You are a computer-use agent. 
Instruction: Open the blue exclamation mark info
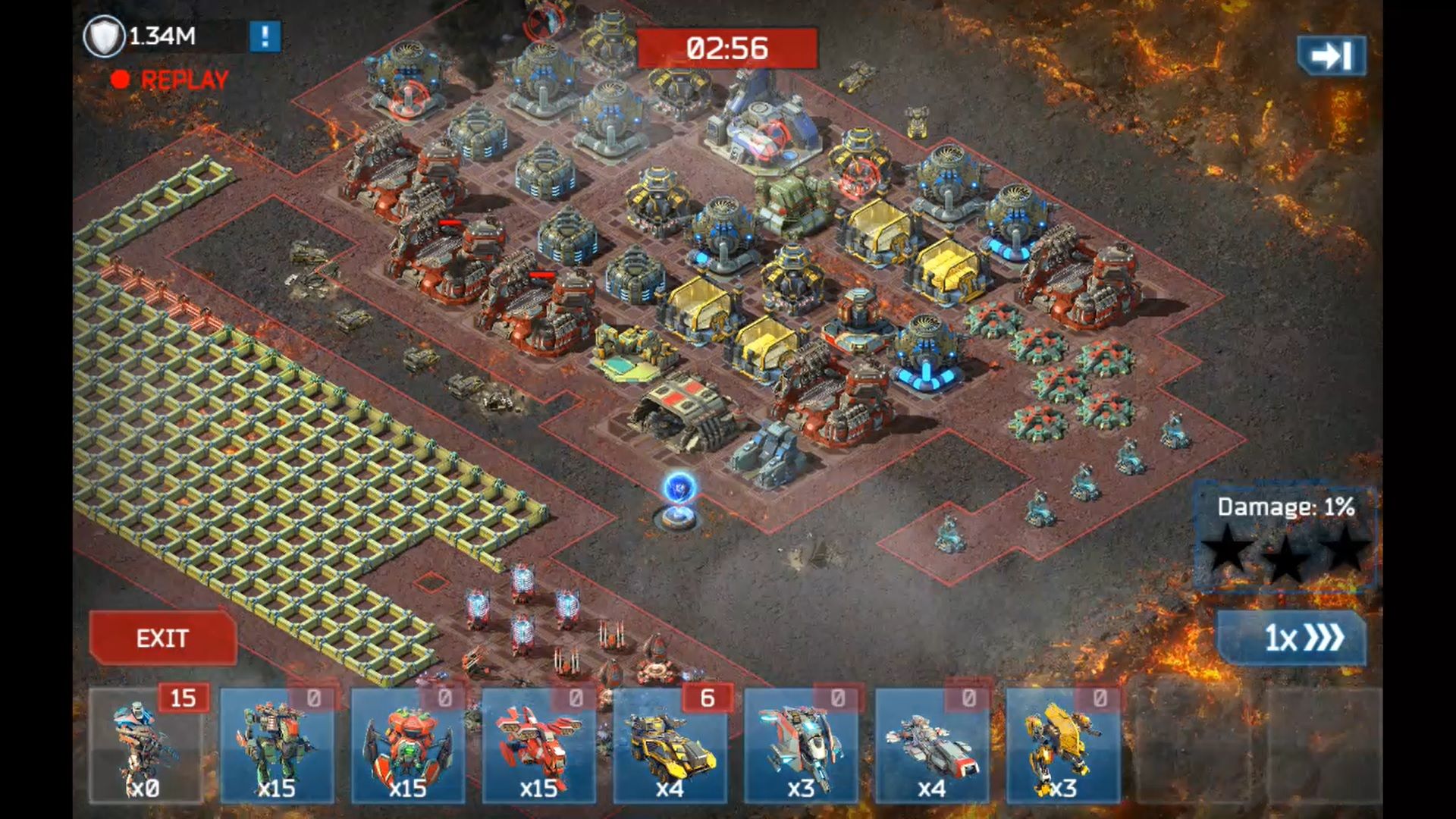[265, 36]
